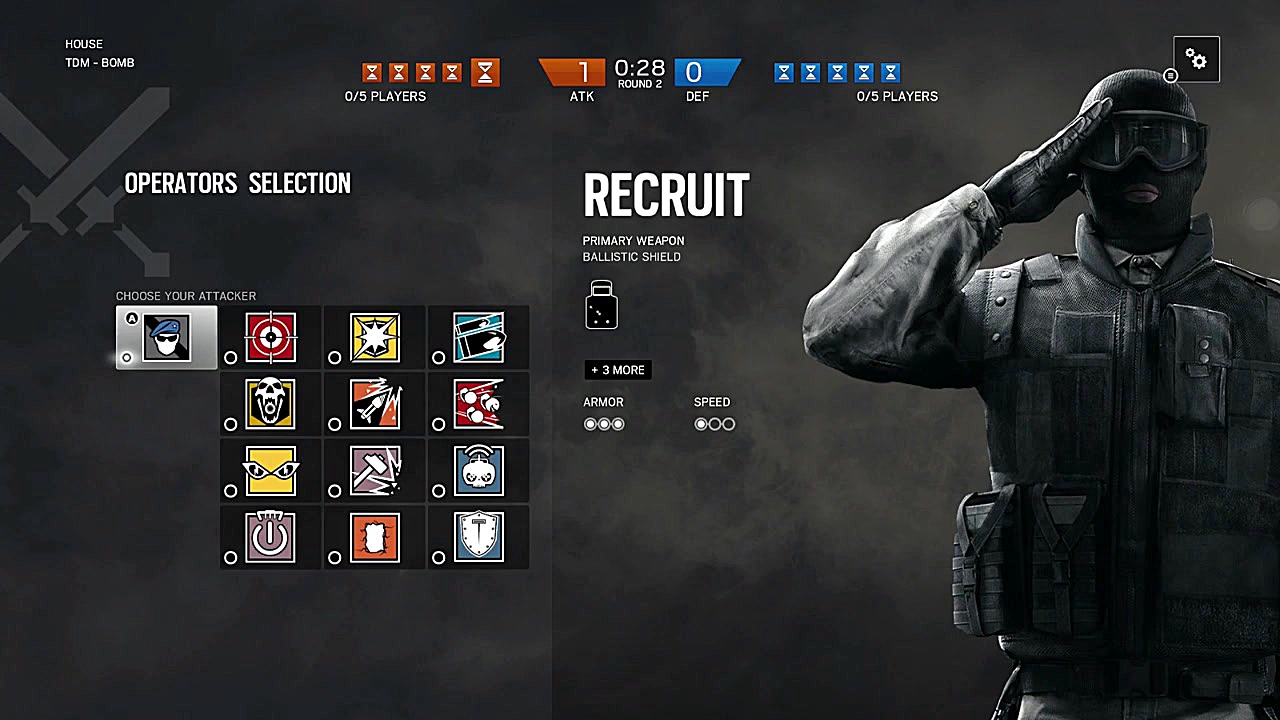Click the Ballistic Shield weapon icon

tap(601, 306)
